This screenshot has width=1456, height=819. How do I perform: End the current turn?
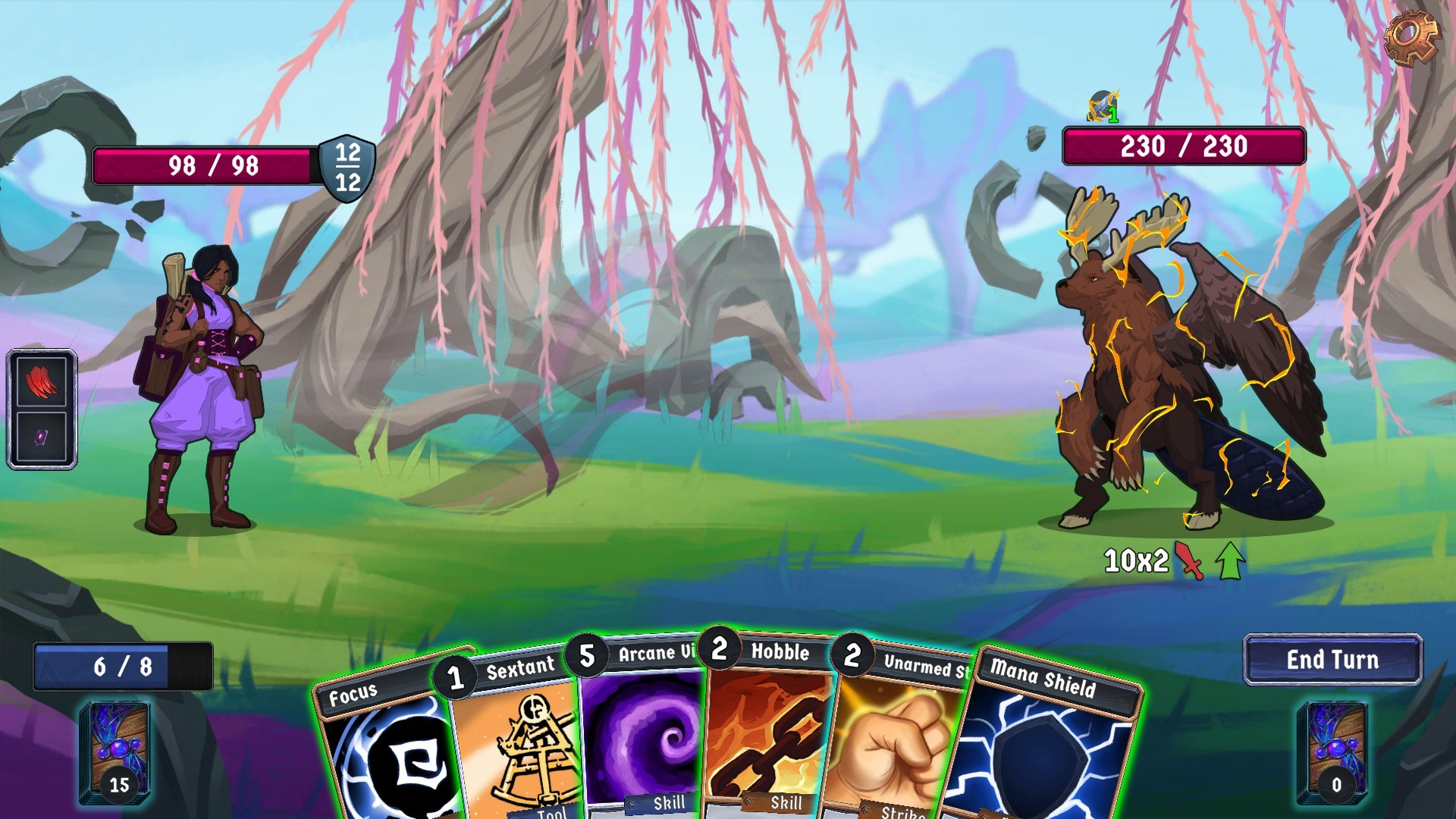(1332, 660)
